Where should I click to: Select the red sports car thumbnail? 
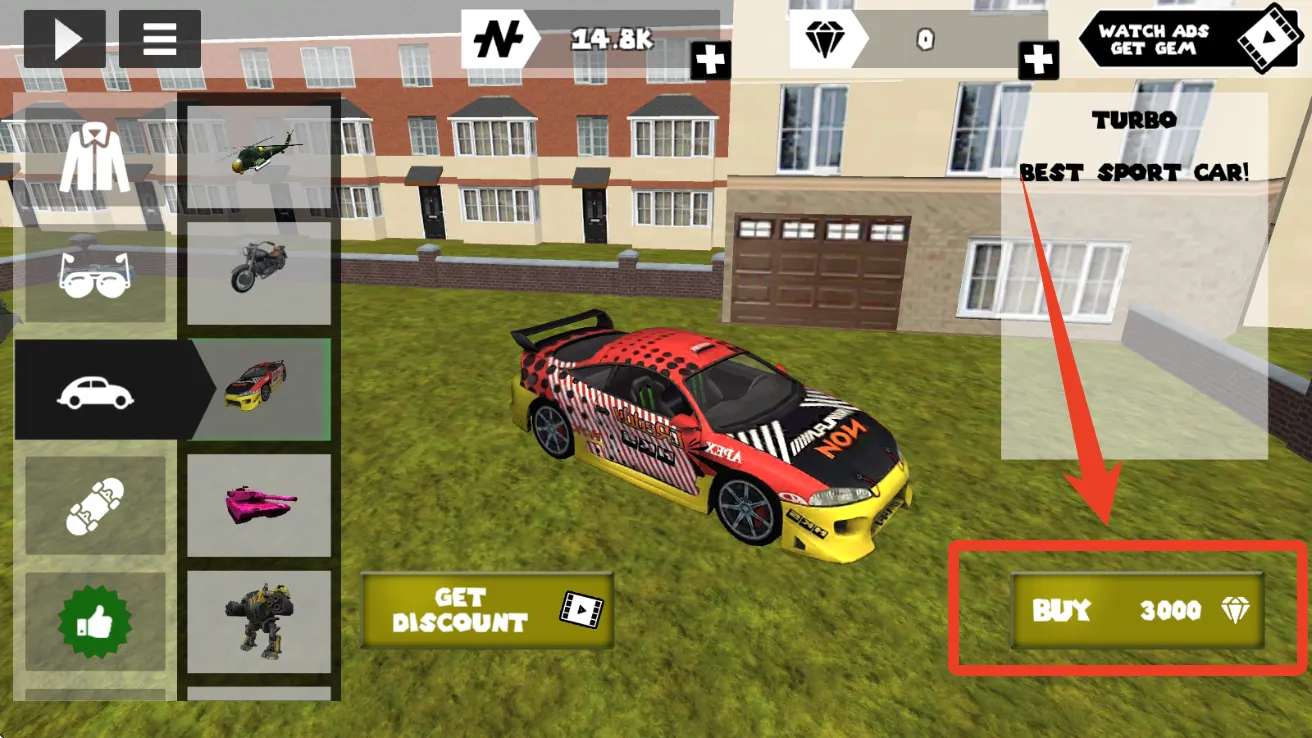(x=259, y=388)
